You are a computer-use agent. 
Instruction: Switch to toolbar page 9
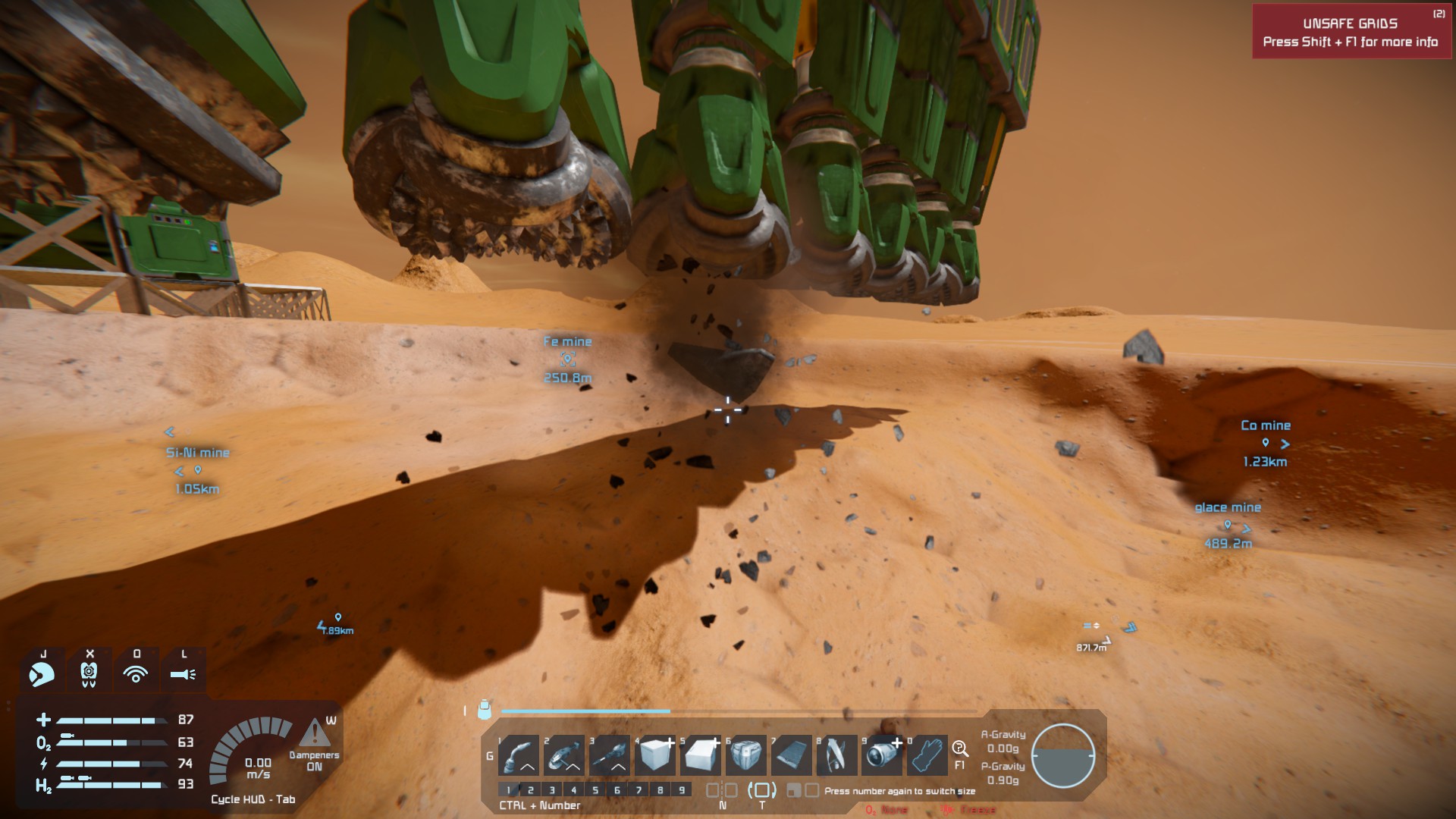[682, 790]
